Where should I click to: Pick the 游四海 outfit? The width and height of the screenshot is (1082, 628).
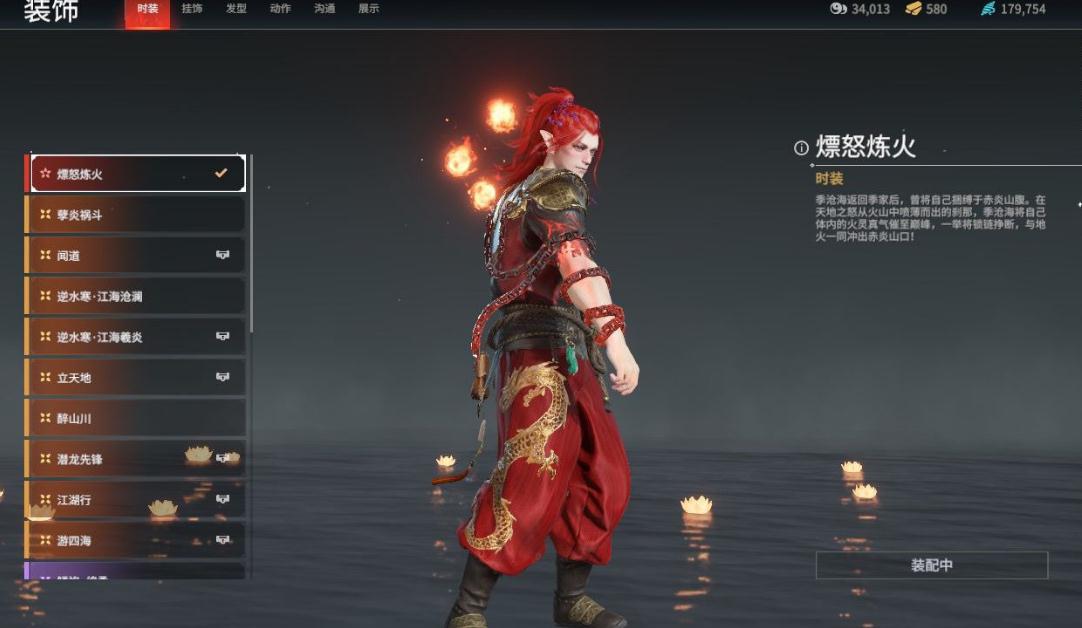pyautogui.click(x=137, y=541)
